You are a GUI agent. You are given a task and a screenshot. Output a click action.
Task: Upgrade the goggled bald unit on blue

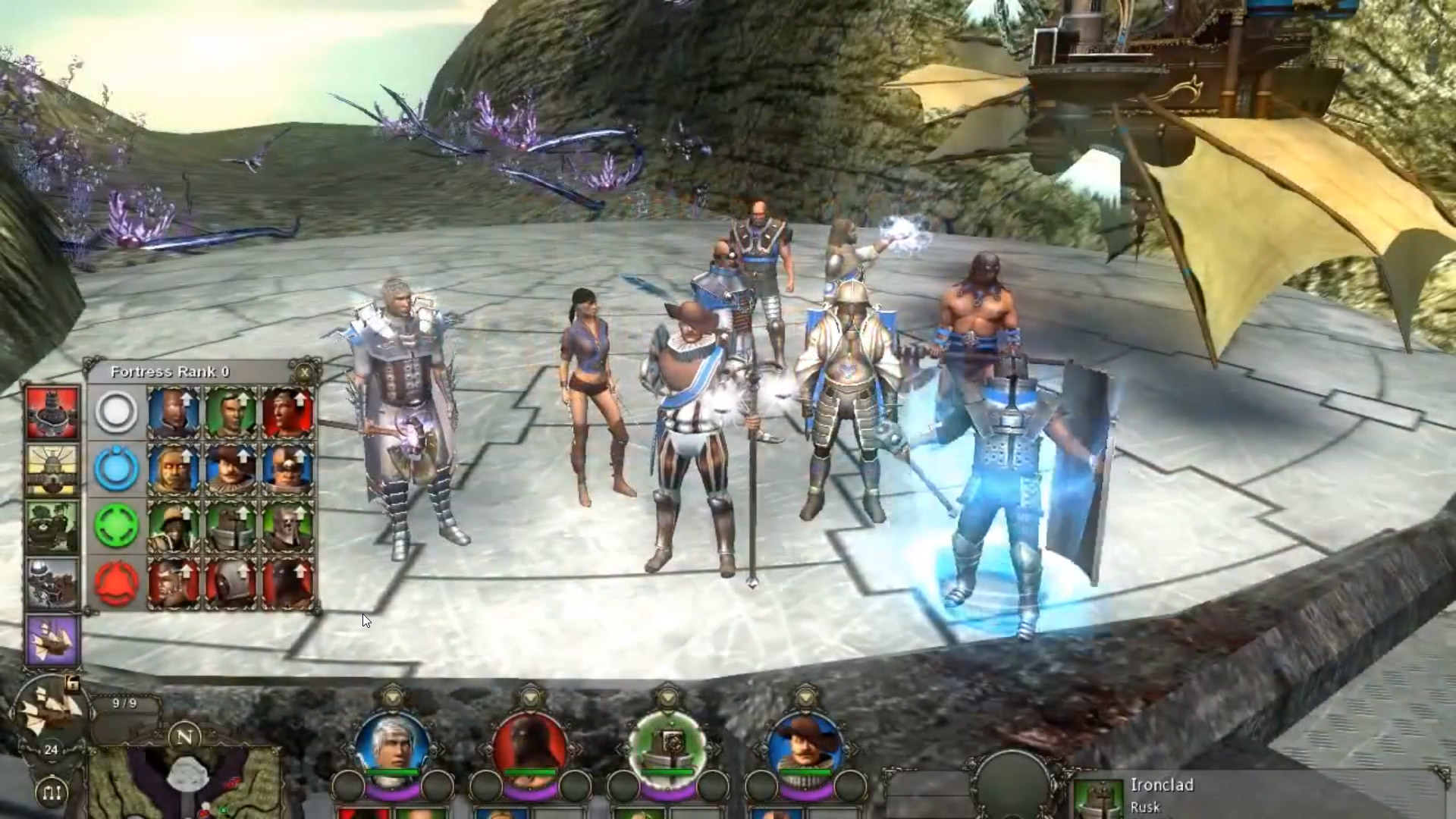[287, 469]
